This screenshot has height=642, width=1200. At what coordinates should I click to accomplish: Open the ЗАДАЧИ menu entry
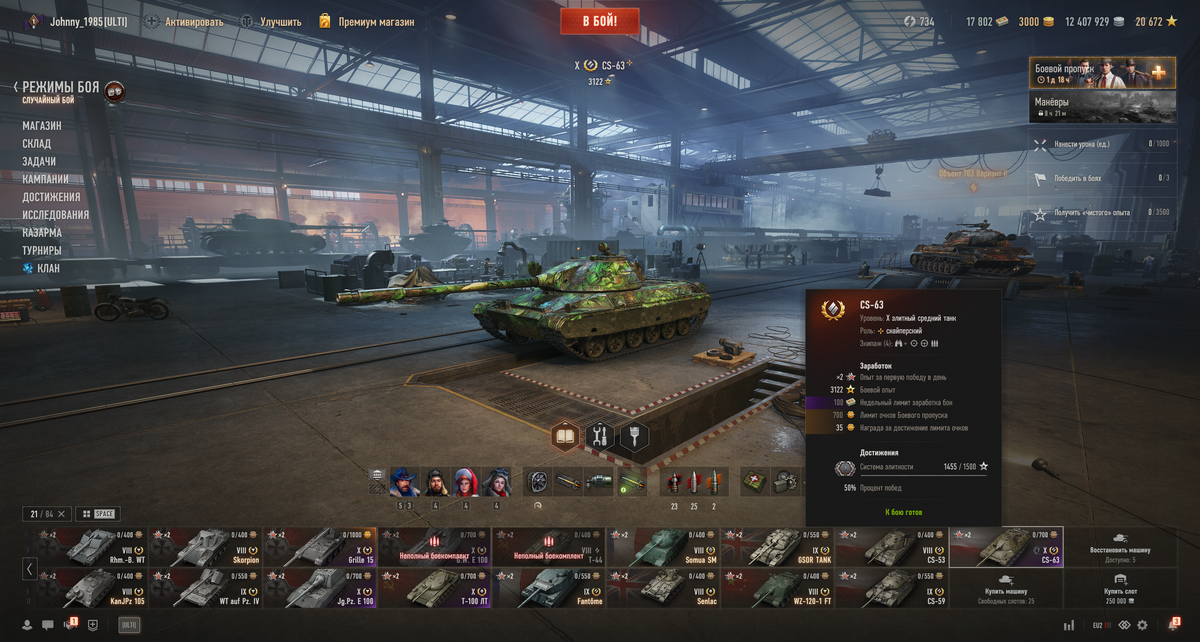(x=39, y=162)
